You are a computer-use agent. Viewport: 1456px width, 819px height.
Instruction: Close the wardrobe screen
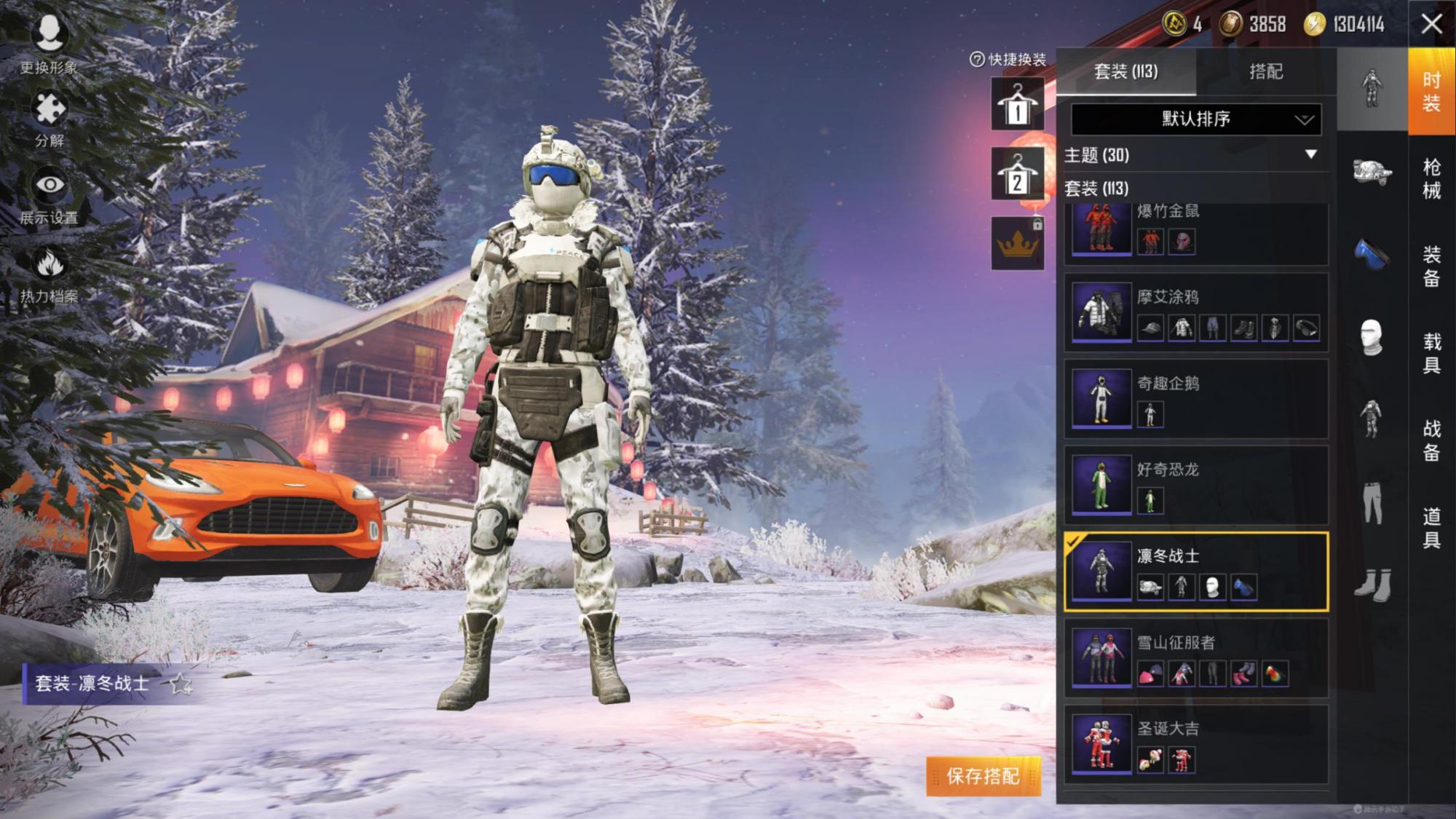pyautogui.click(x=1431, y=24)
